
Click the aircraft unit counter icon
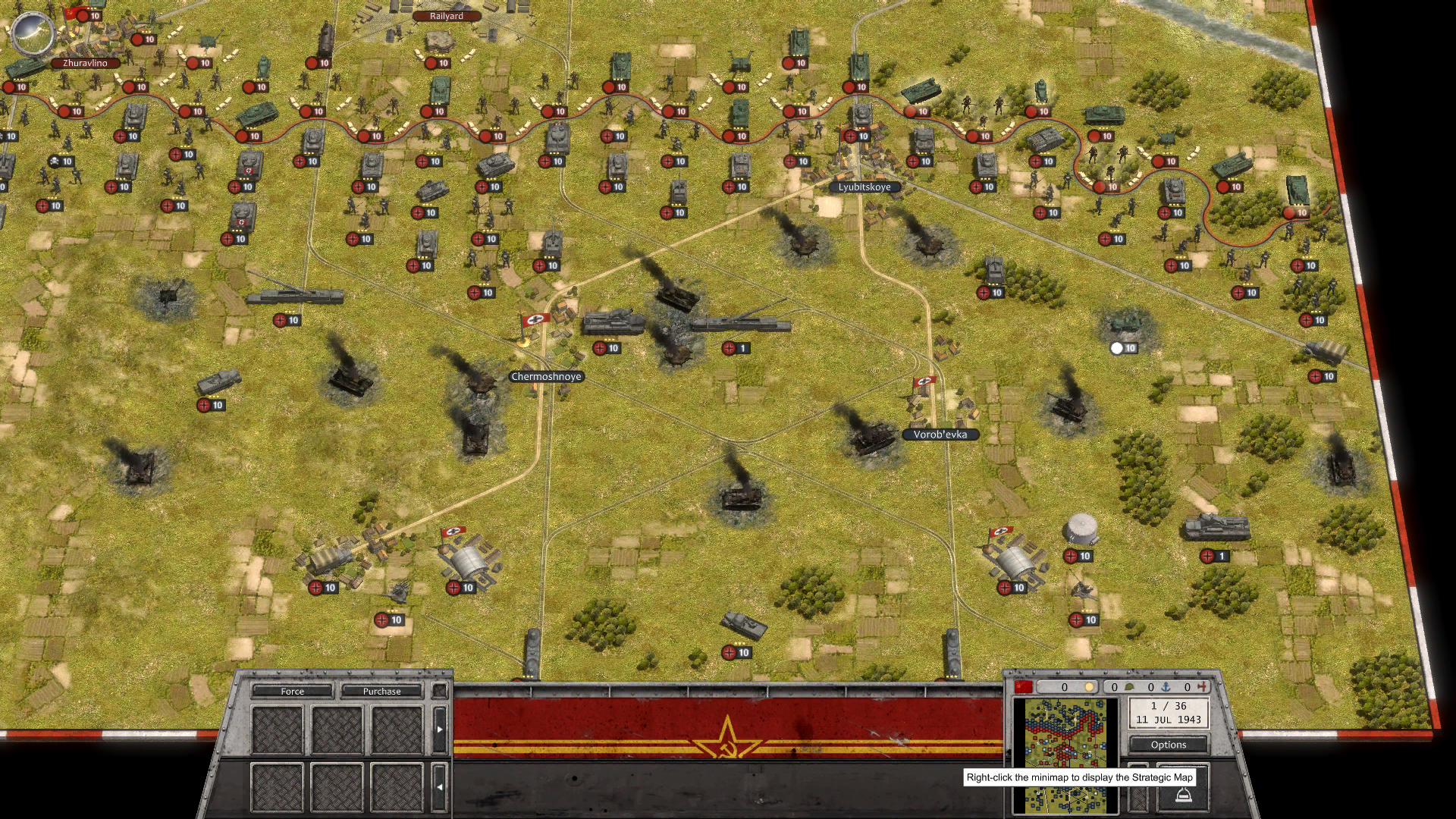pos(1201,687)
